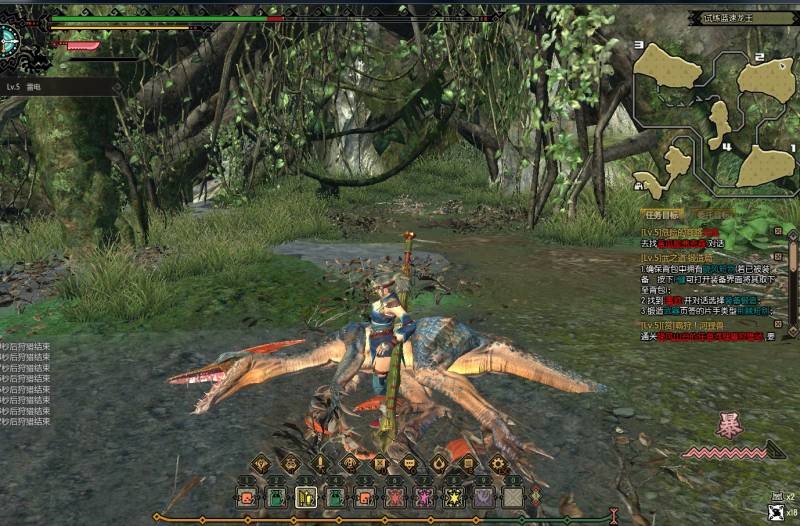Open the water droplet menu icon

tap(438, 464)
